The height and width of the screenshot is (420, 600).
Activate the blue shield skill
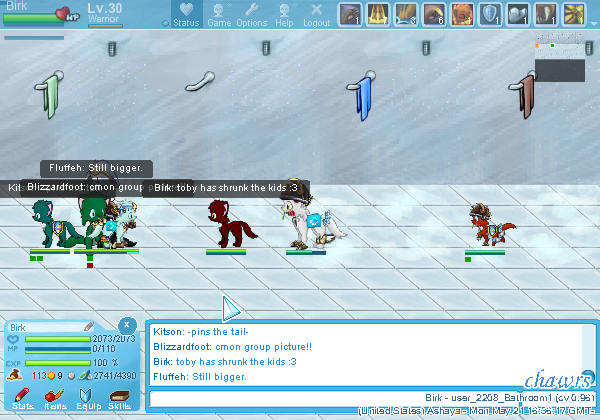coord(490,14)
